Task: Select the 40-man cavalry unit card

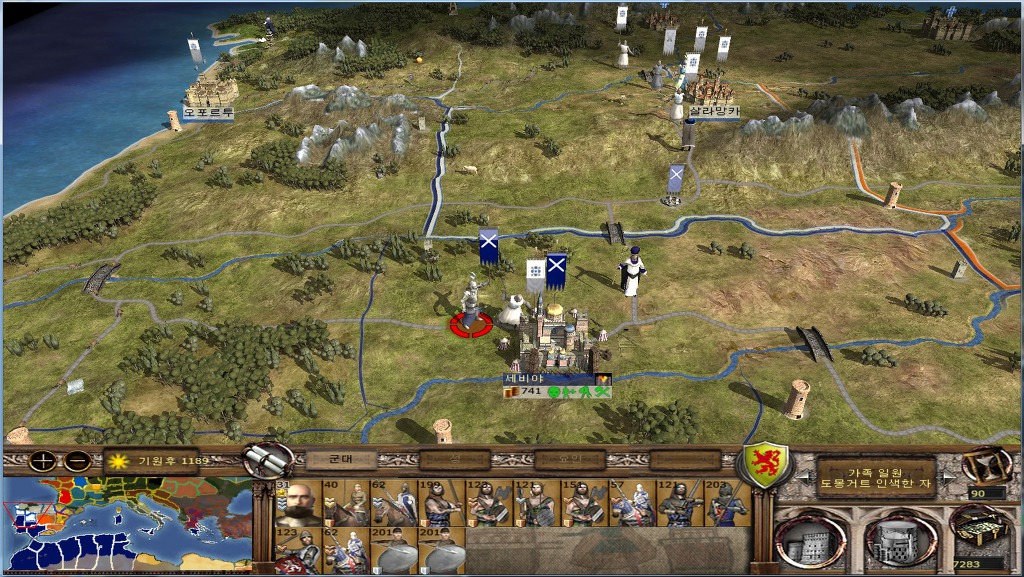Action: (x=346, y=503)
